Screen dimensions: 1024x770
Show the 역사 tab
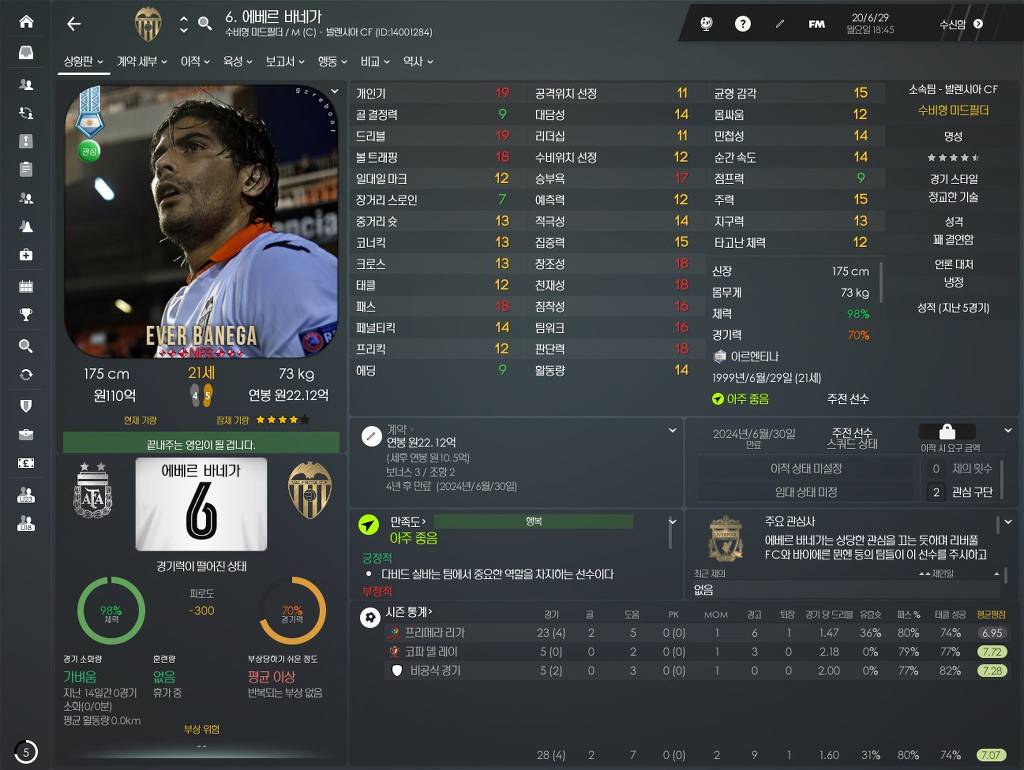(x=417, y=62)
